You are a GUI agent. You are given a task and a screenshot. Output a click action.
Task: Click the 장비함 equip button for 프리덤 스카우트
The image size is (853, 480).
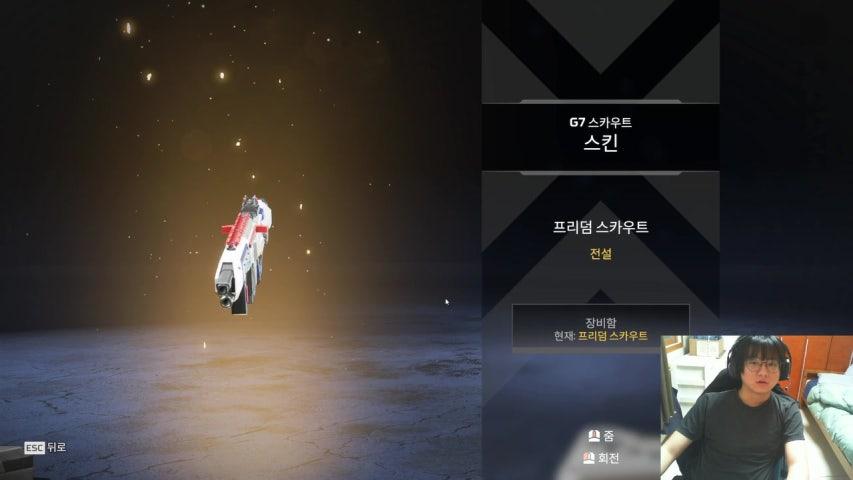600,328
